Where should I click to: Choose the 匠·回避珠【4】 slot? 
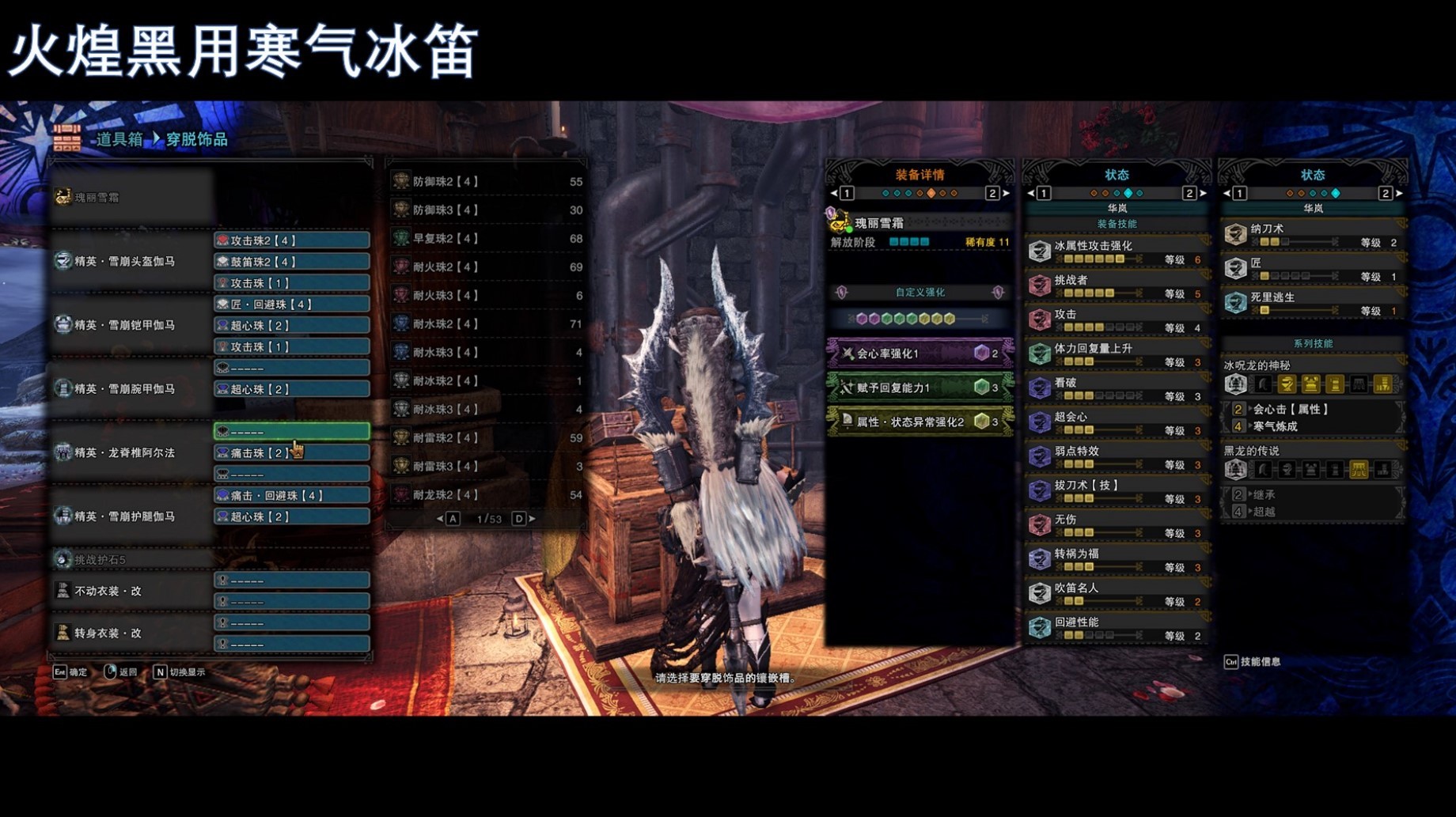pos(291,304)
